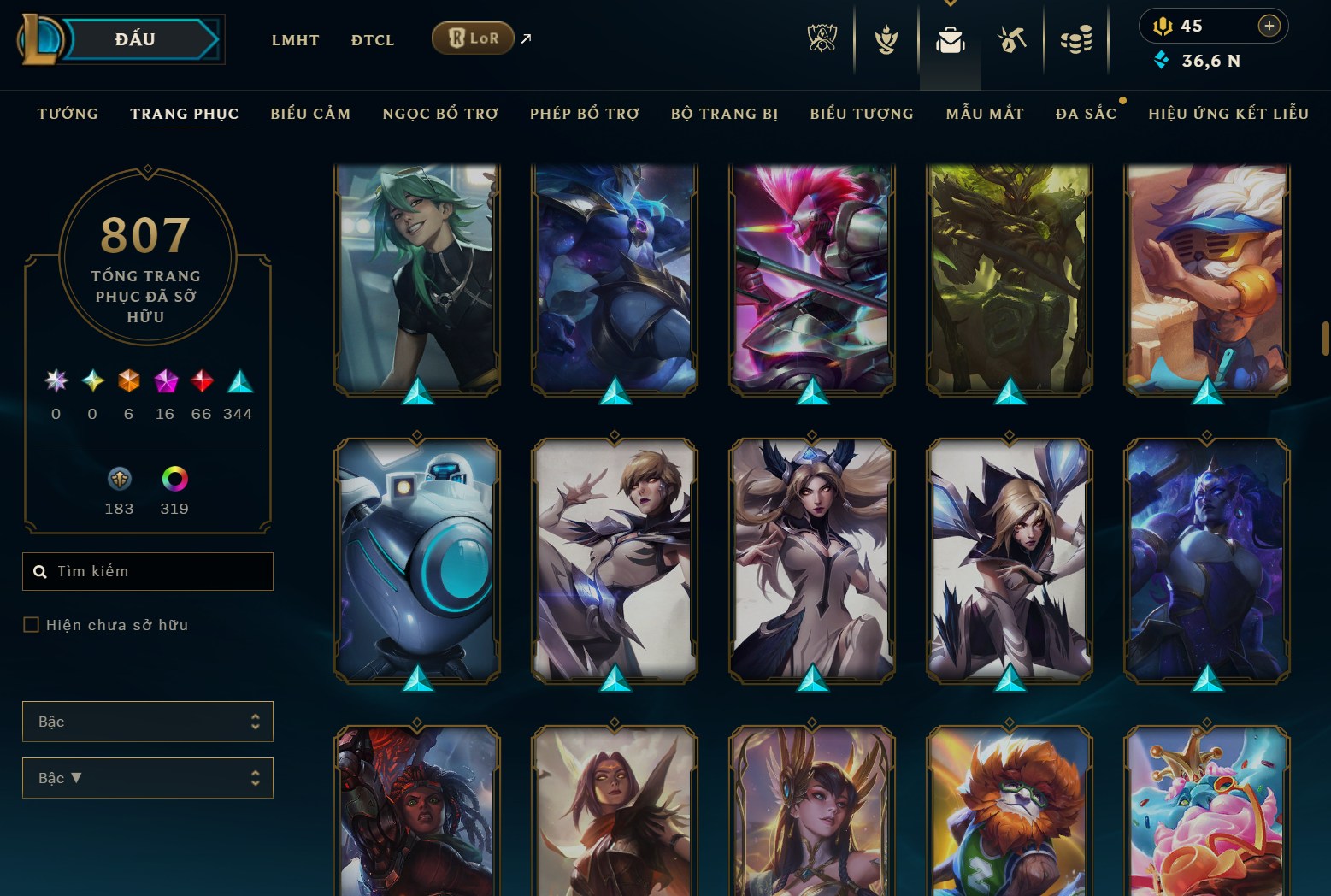
Task: Click the chroma color wheel showing 319
Action: [174, 479]
